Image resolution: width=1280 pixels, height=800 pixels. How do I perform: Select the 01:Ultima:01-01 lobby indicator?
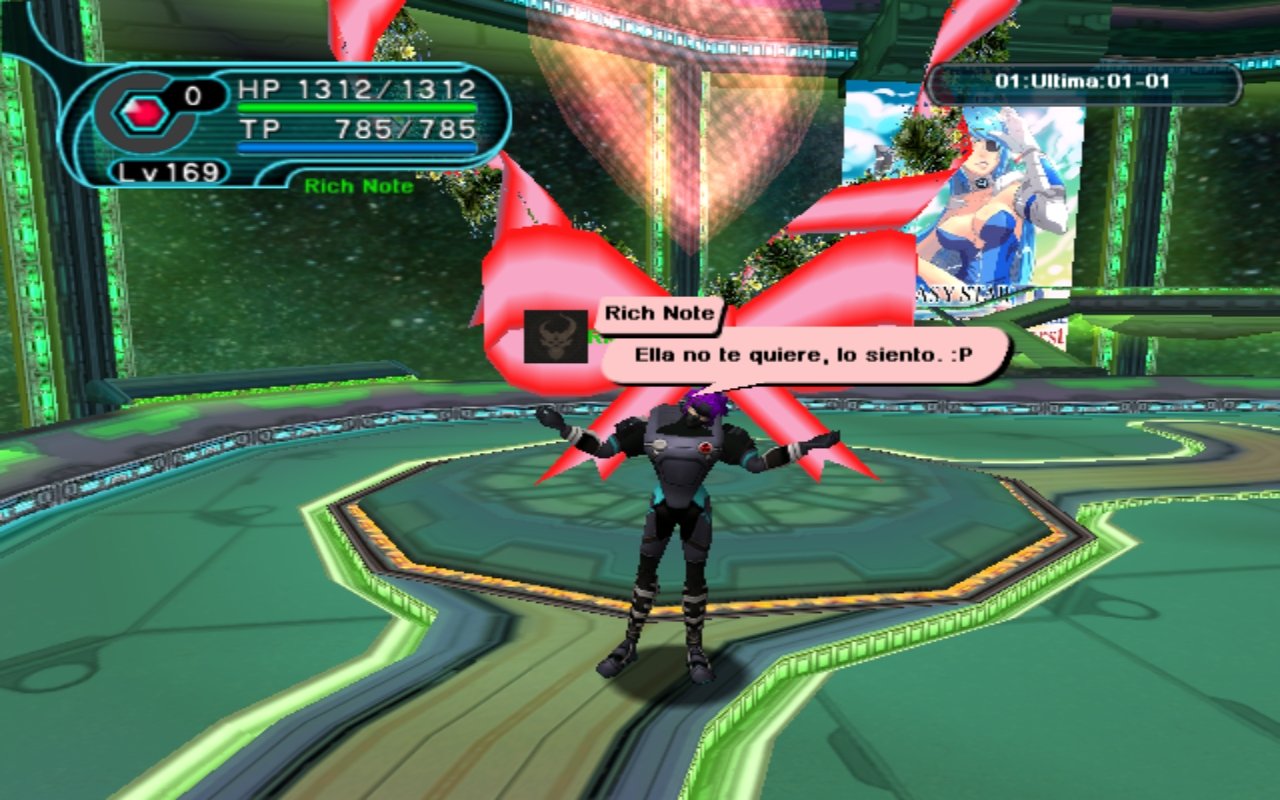pyautogui.click(x=1082, y=82)
